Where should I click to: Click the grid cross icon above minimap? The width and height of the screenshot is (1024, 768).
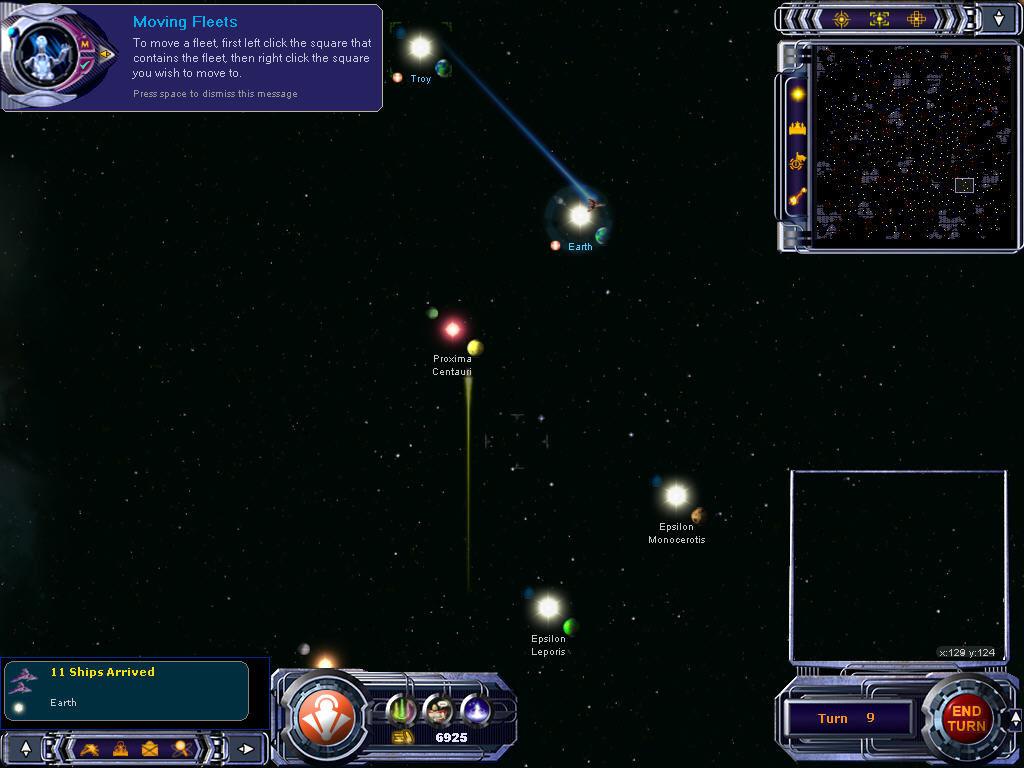916,18
